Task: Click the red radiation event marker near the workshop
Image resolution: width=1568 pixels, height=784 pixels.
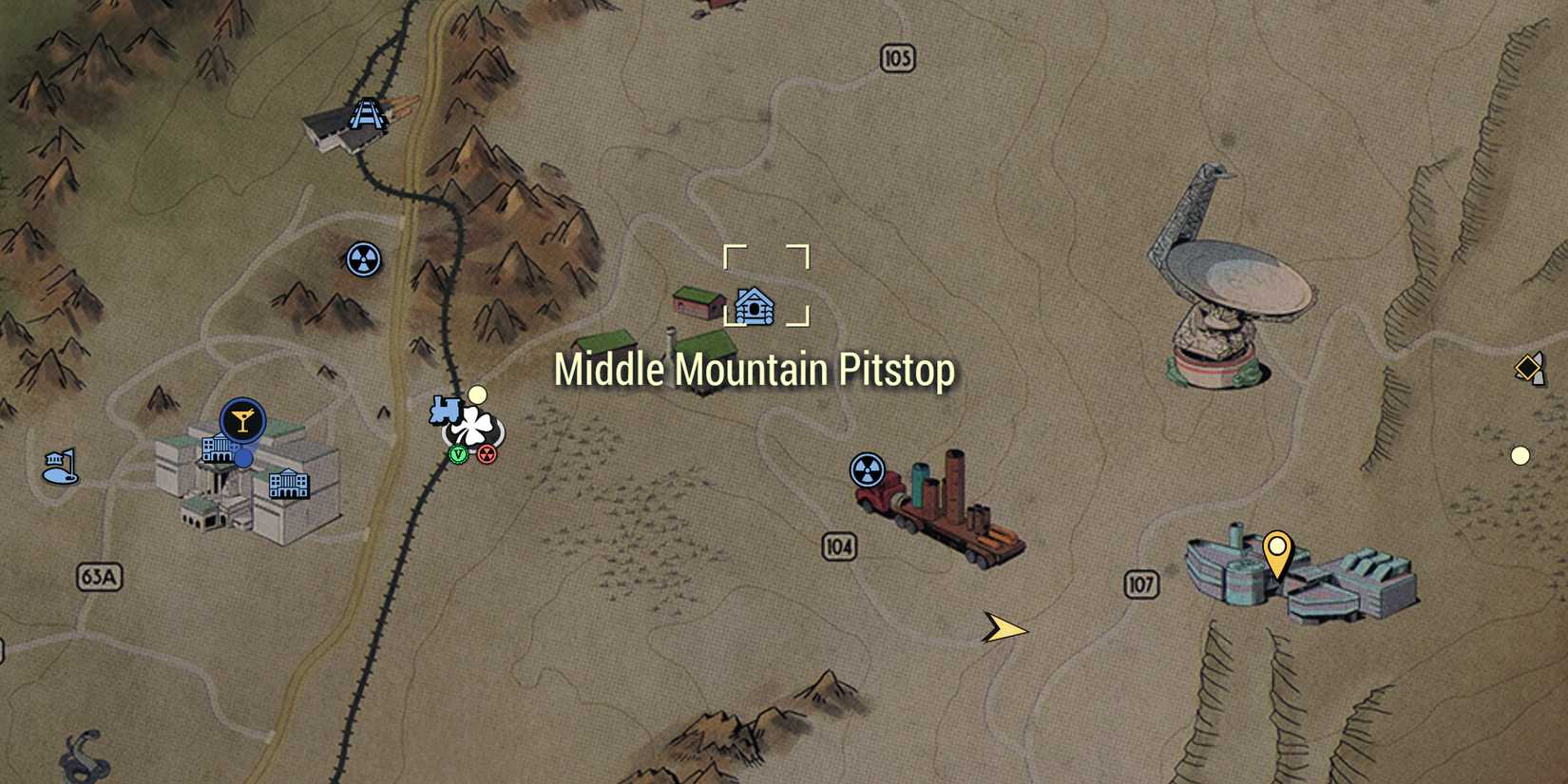Action: point(488,454)
